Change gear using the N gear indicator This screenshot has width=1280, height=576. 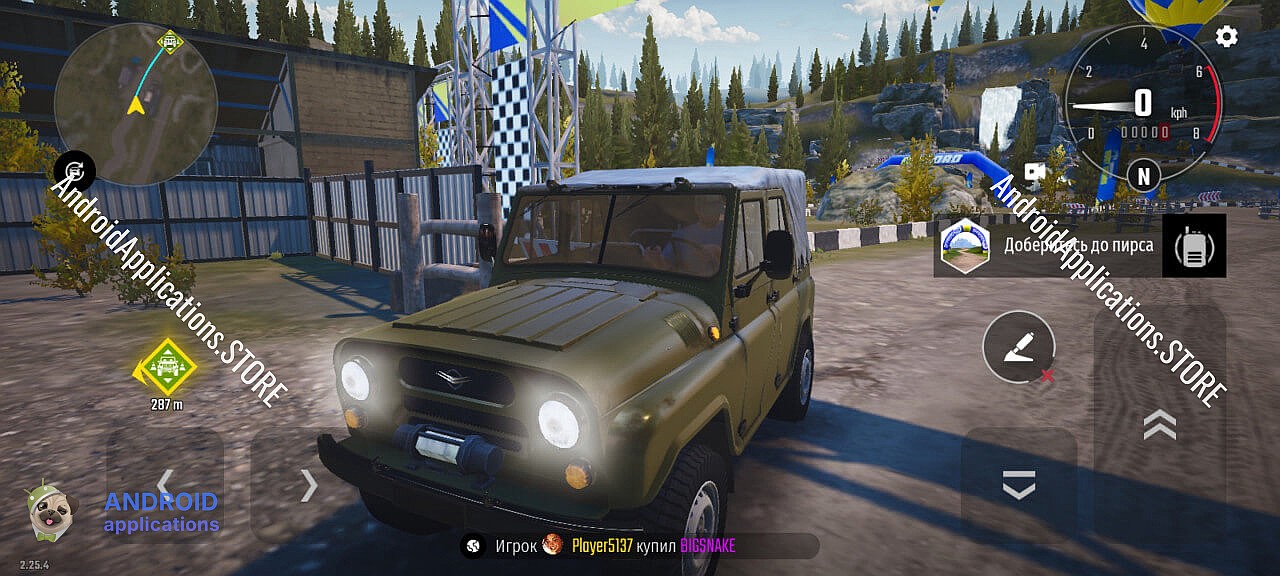(1143, 175)
